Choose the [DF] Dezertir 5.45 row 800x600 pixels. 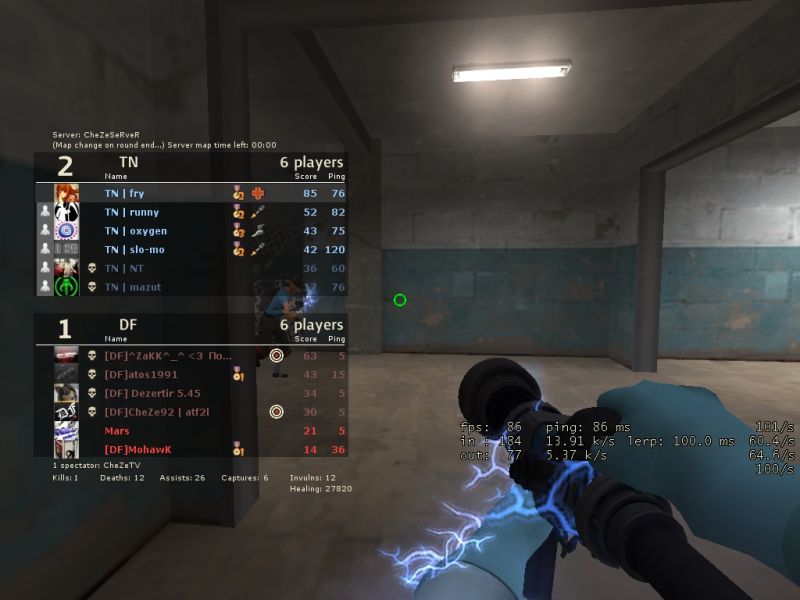coord(190,393)
